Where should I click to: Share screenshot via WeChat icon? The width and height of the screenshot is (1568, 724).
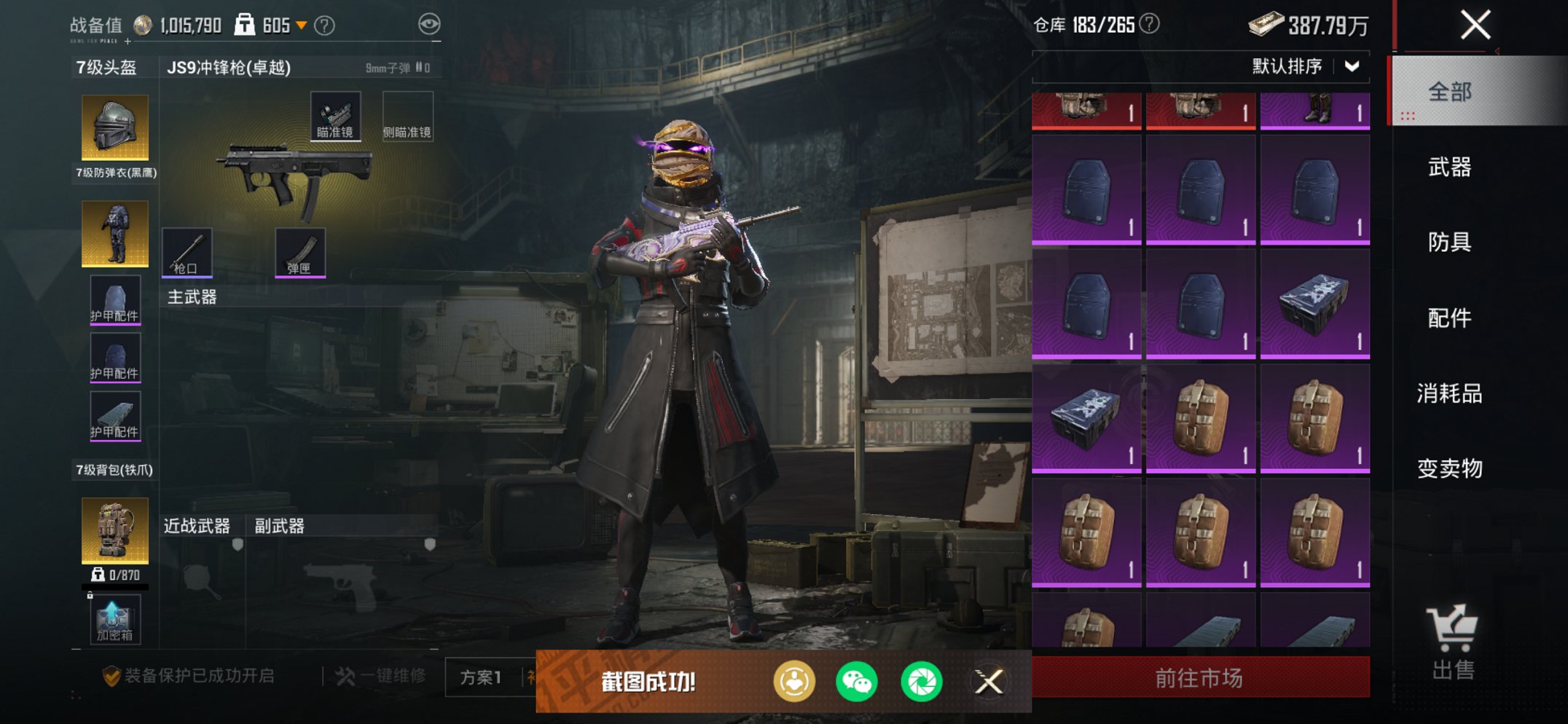coord(857,682)
